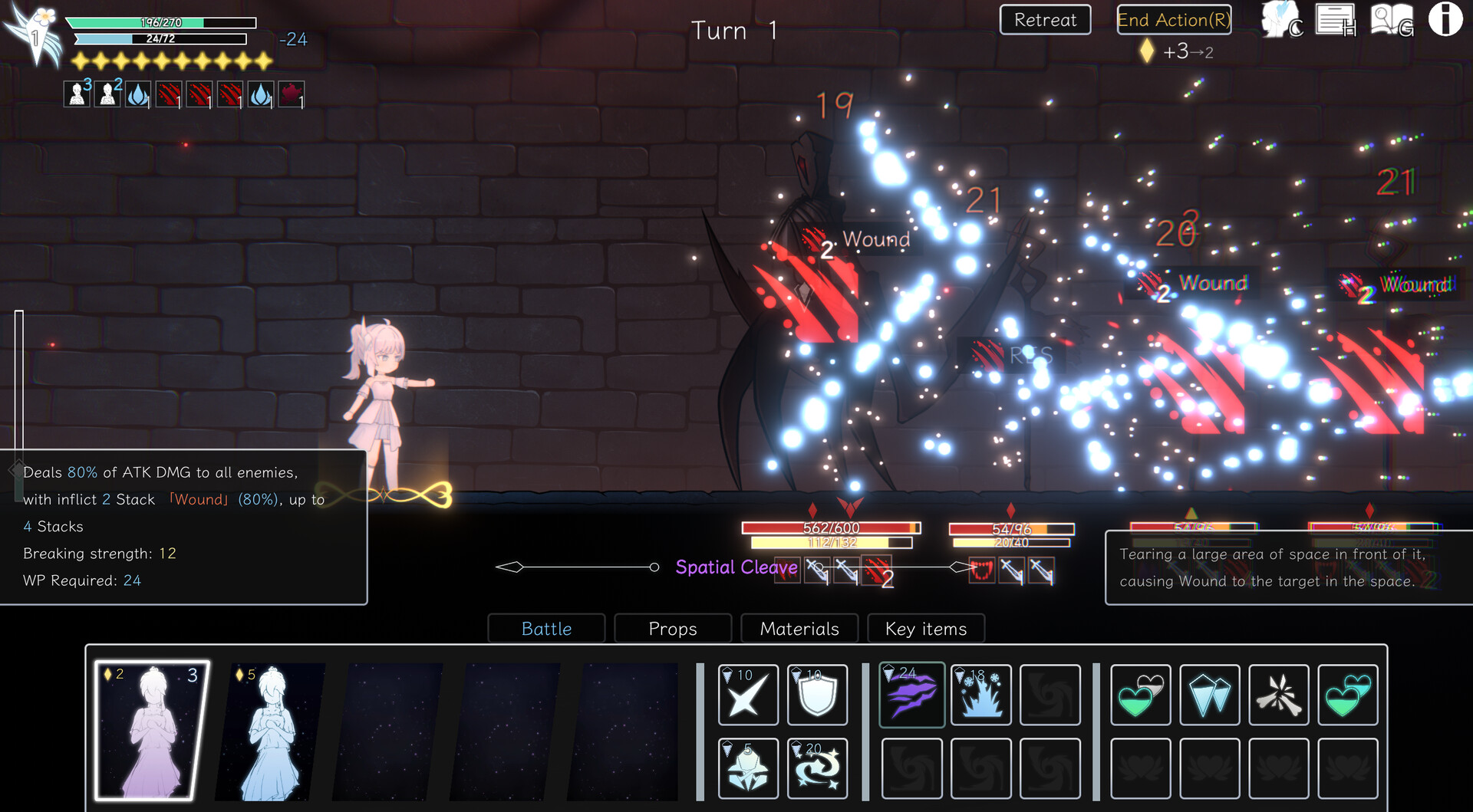Viewport: 1473px width, 812px height.
Task: Click End Action(R) to finish the turn
Action: 1173,20
